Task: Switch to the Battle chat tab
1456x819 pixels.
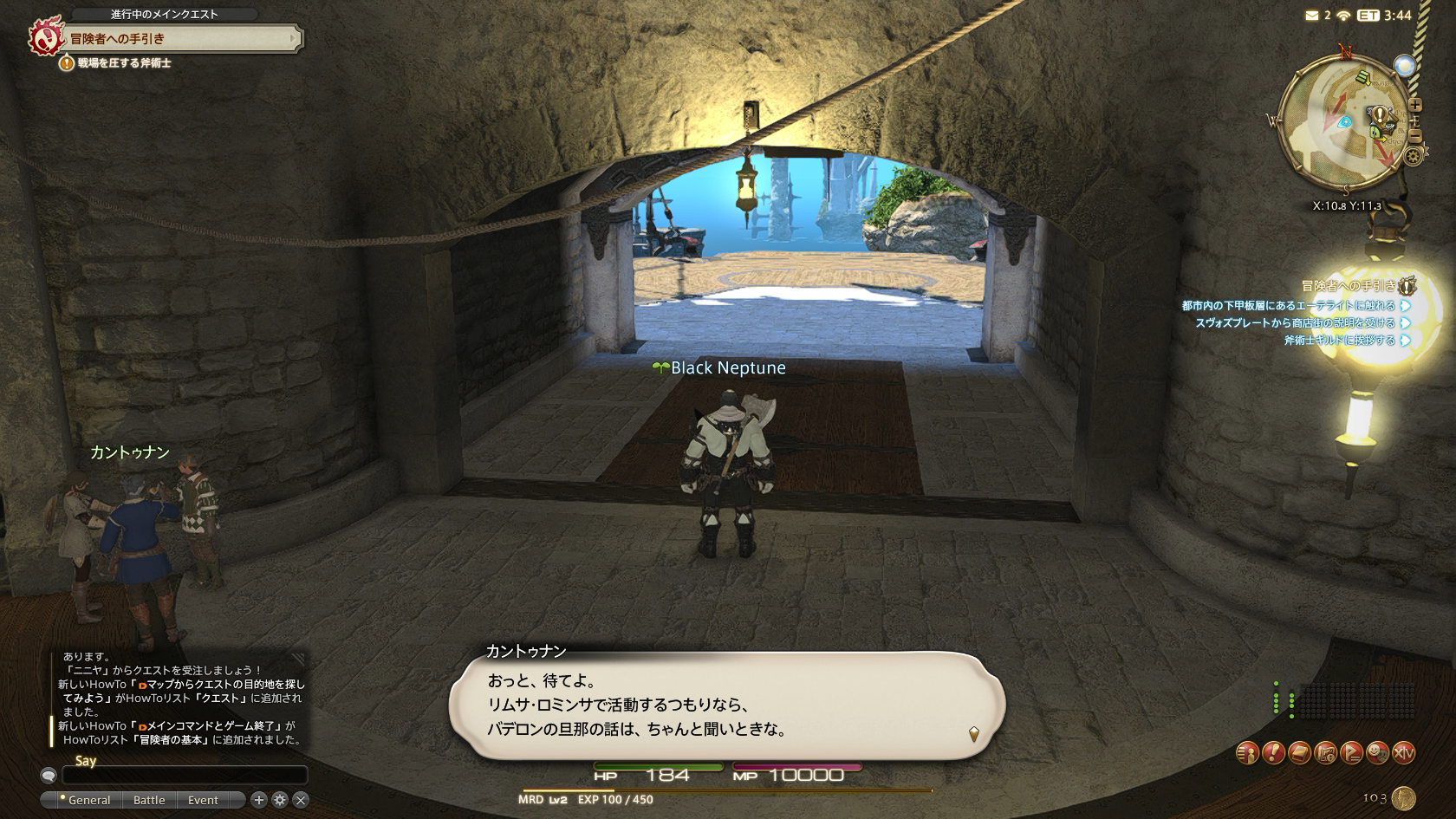Action: tap(149, 800)
